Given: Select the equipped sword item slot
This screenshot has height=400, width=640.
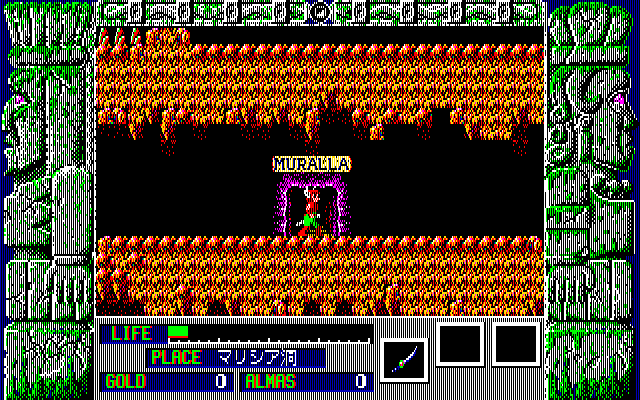Looking at the screenshot, I should (404, 358).
